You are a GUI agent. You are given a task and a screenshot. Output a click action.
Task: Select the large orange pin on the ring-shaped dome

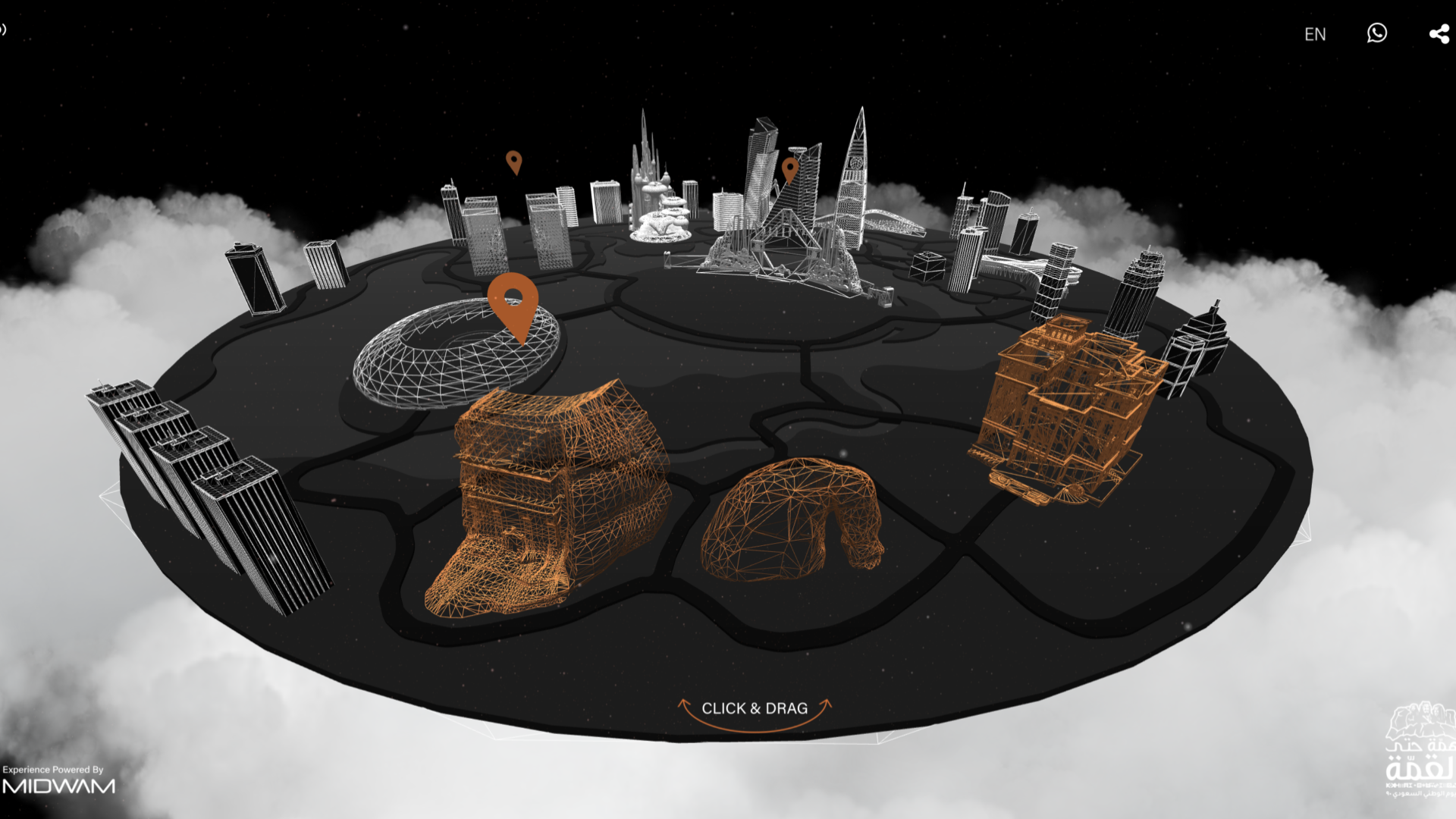pyautogui.click(x=513, y=302)
